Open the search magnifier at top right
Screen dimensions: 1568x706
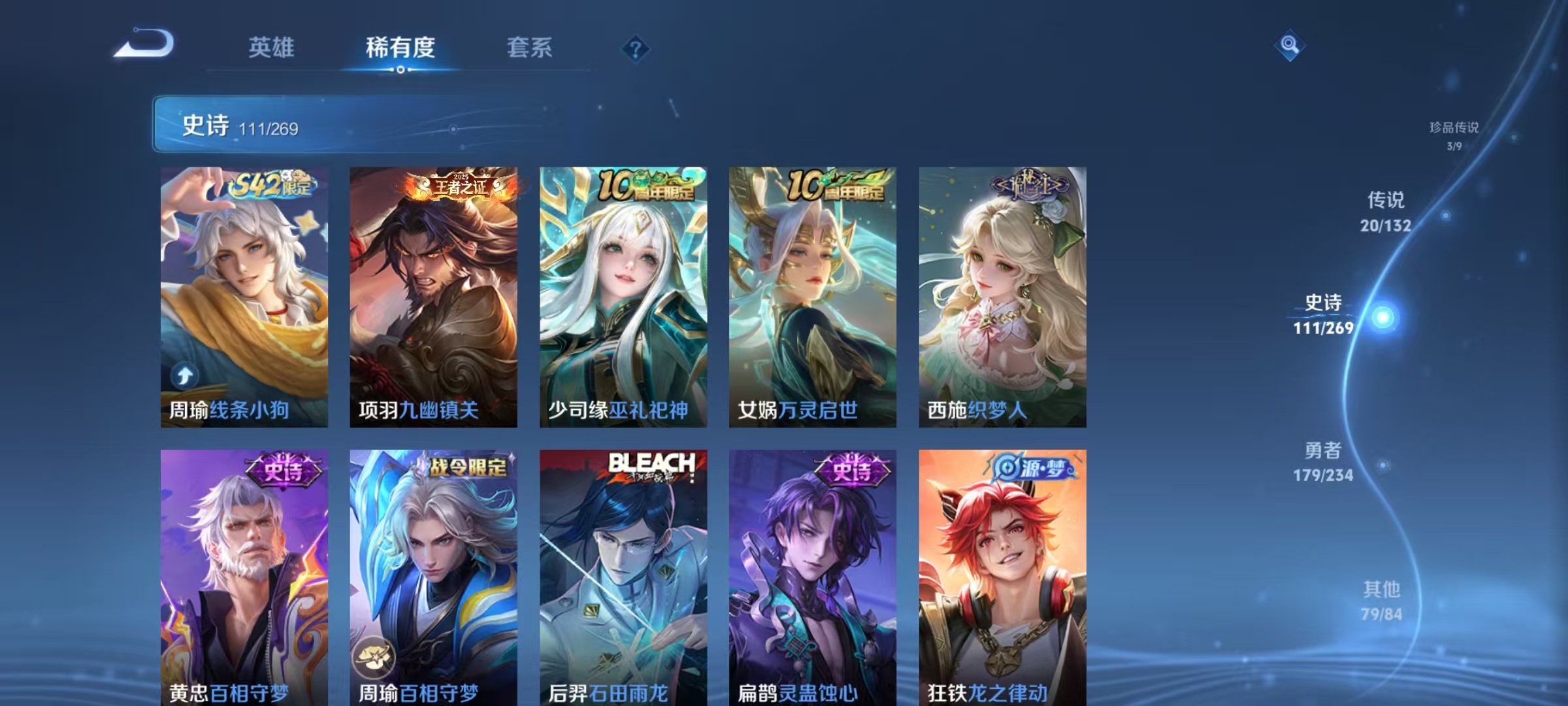pyautogui.click(x=1290, y=44)
